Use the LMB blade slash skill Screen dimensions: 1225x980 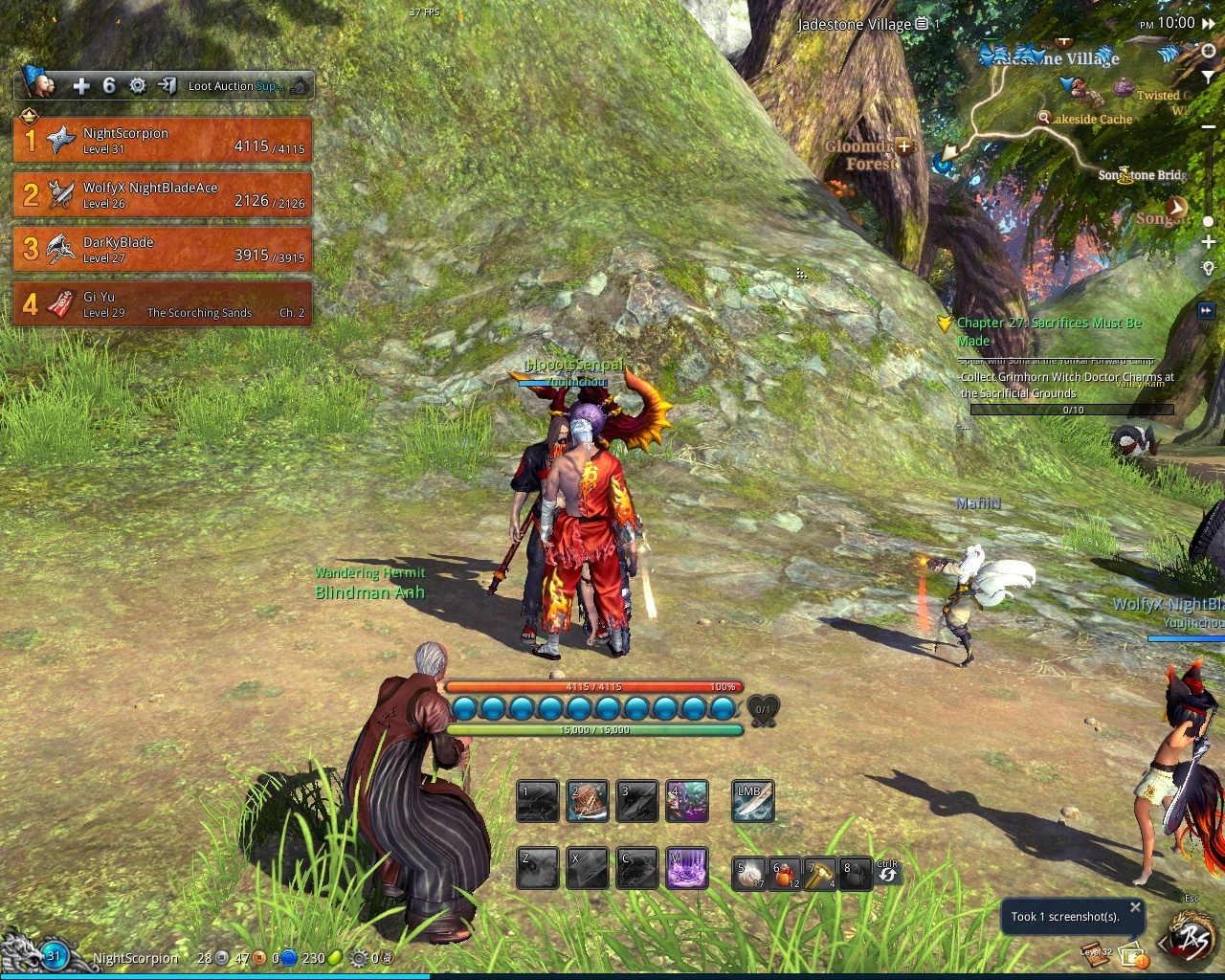point(752,802)
